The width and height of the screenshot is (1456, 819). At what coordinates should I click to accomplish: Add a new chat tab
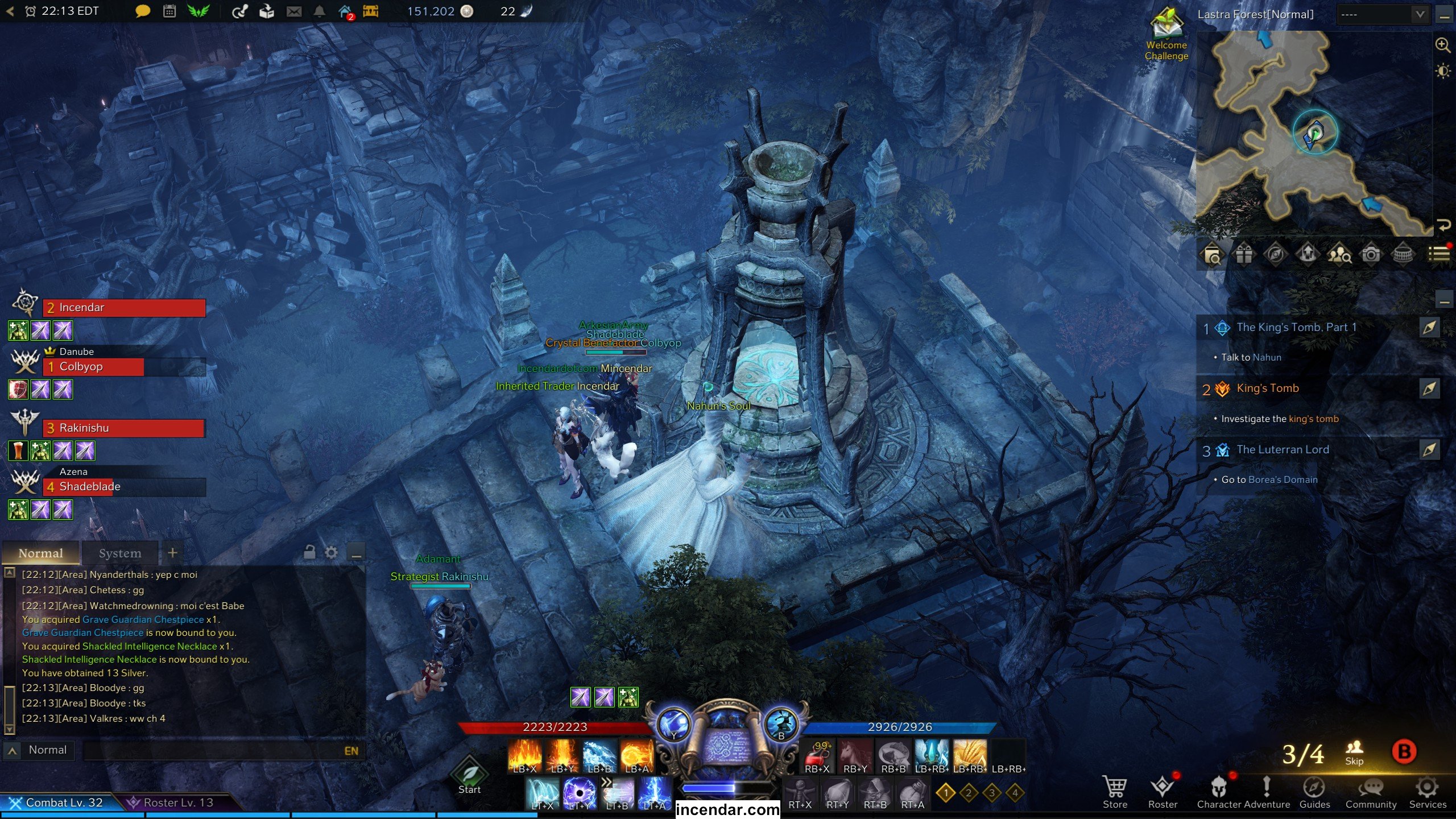coord(173,552)
